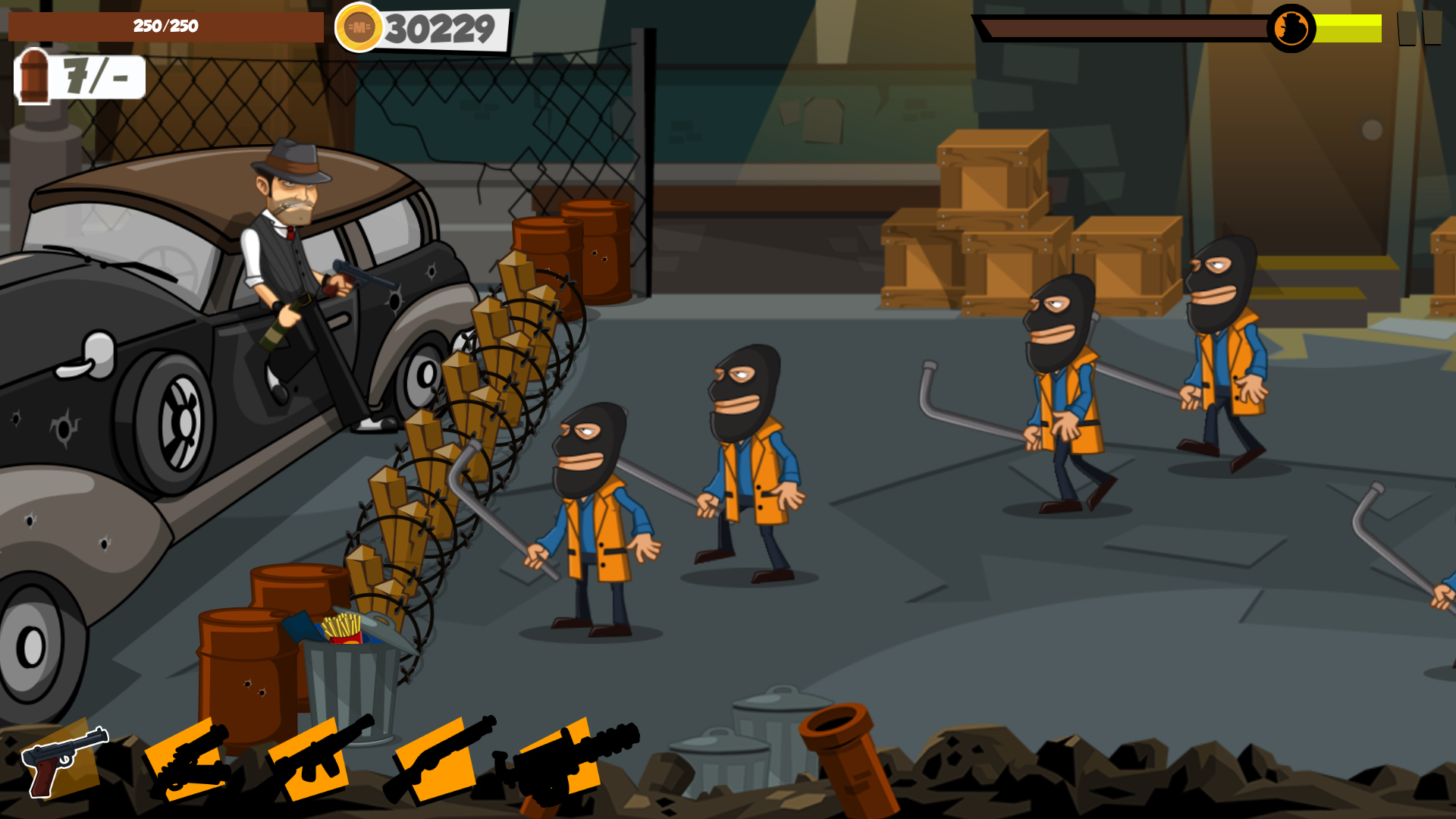The height and width of the screenshot is (819, 1456).
Task: Click the stacked wooden crates
Action: coord(1001,227)
